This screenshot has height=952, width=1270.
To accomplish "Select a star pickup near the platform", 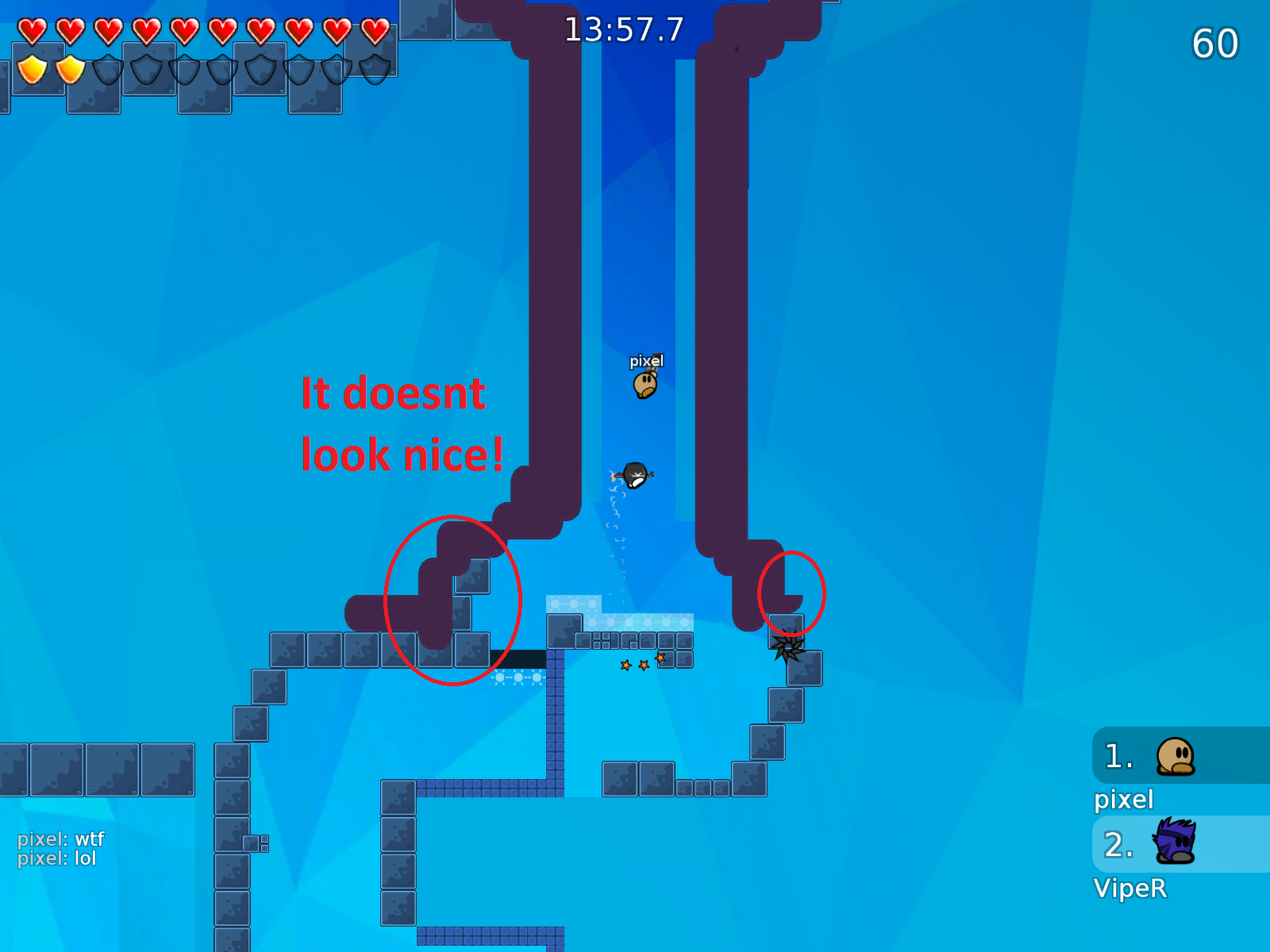I will [x=626, y=666].
